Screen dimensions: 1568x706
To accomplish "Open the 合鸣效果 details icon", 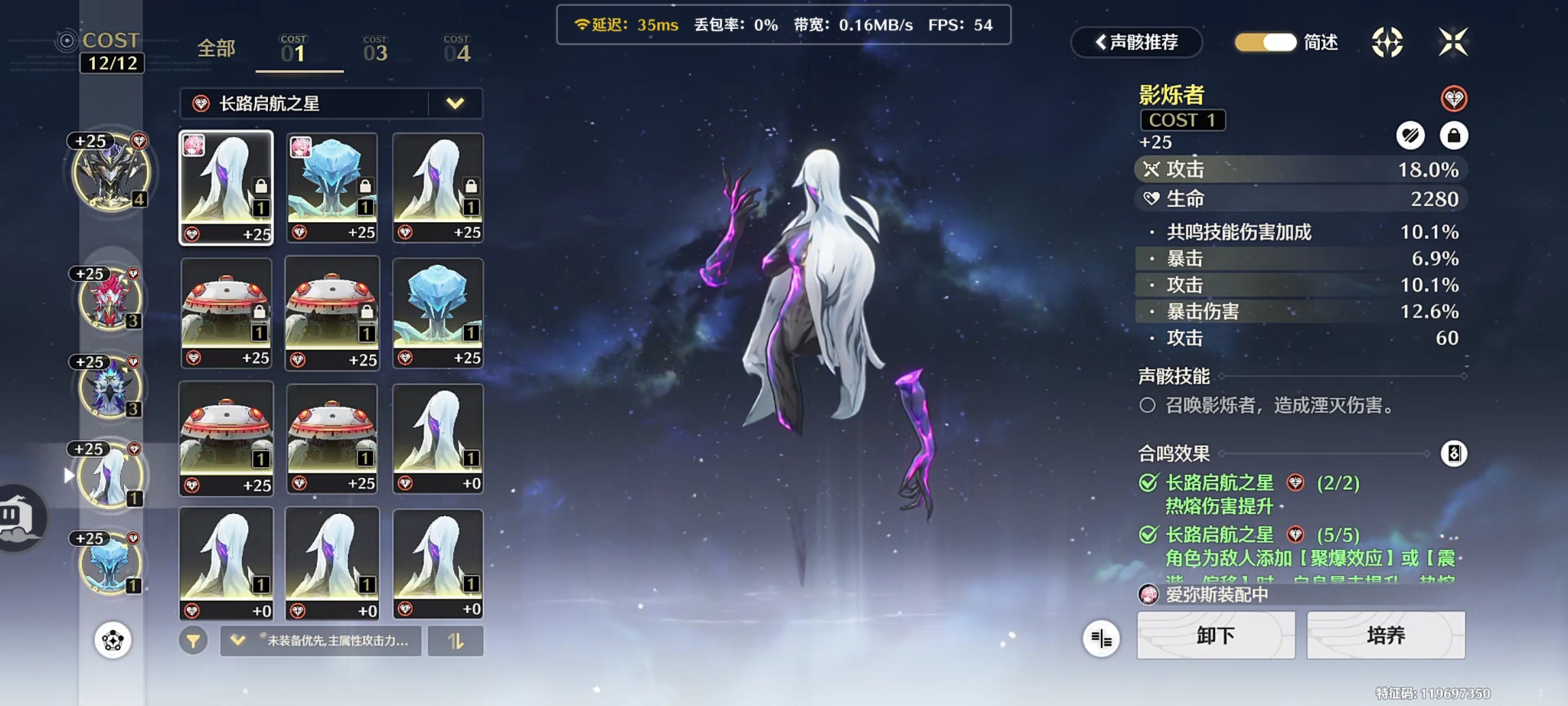I will coord(1454,453).
